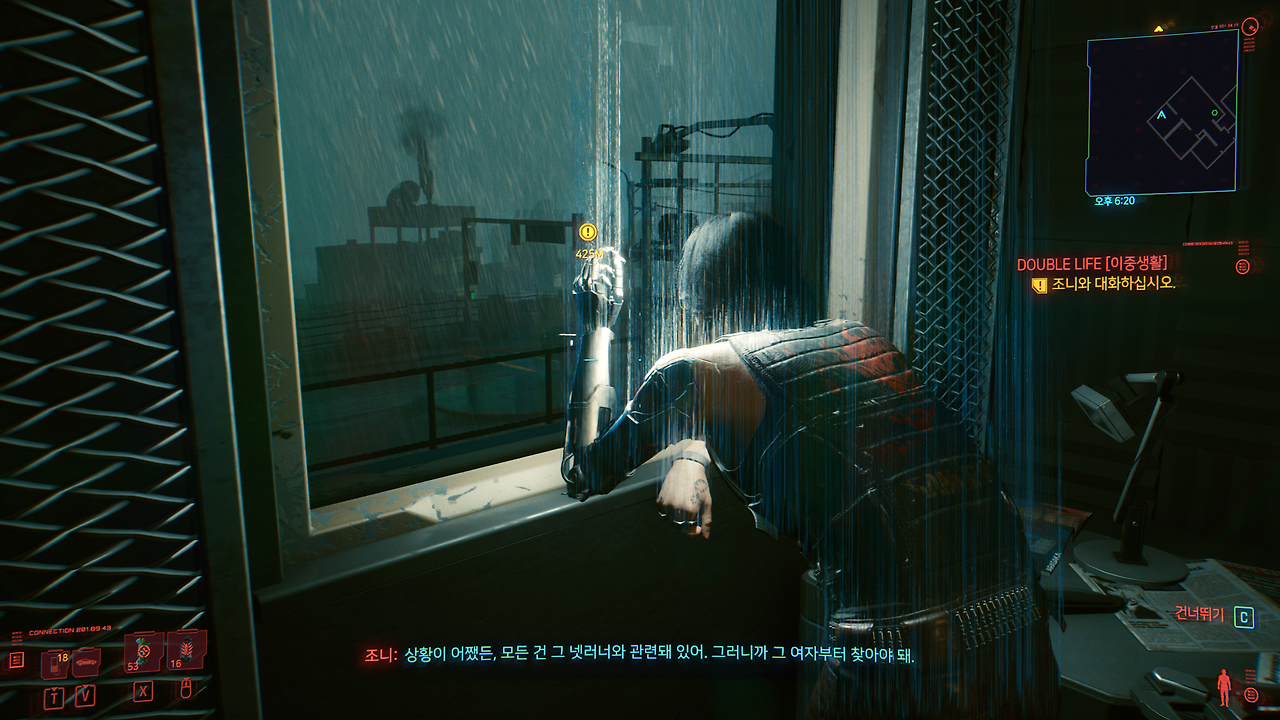Click the minimap showing the apartment layout
The width and height of the screenshot is (1280, 720).
1160,110
